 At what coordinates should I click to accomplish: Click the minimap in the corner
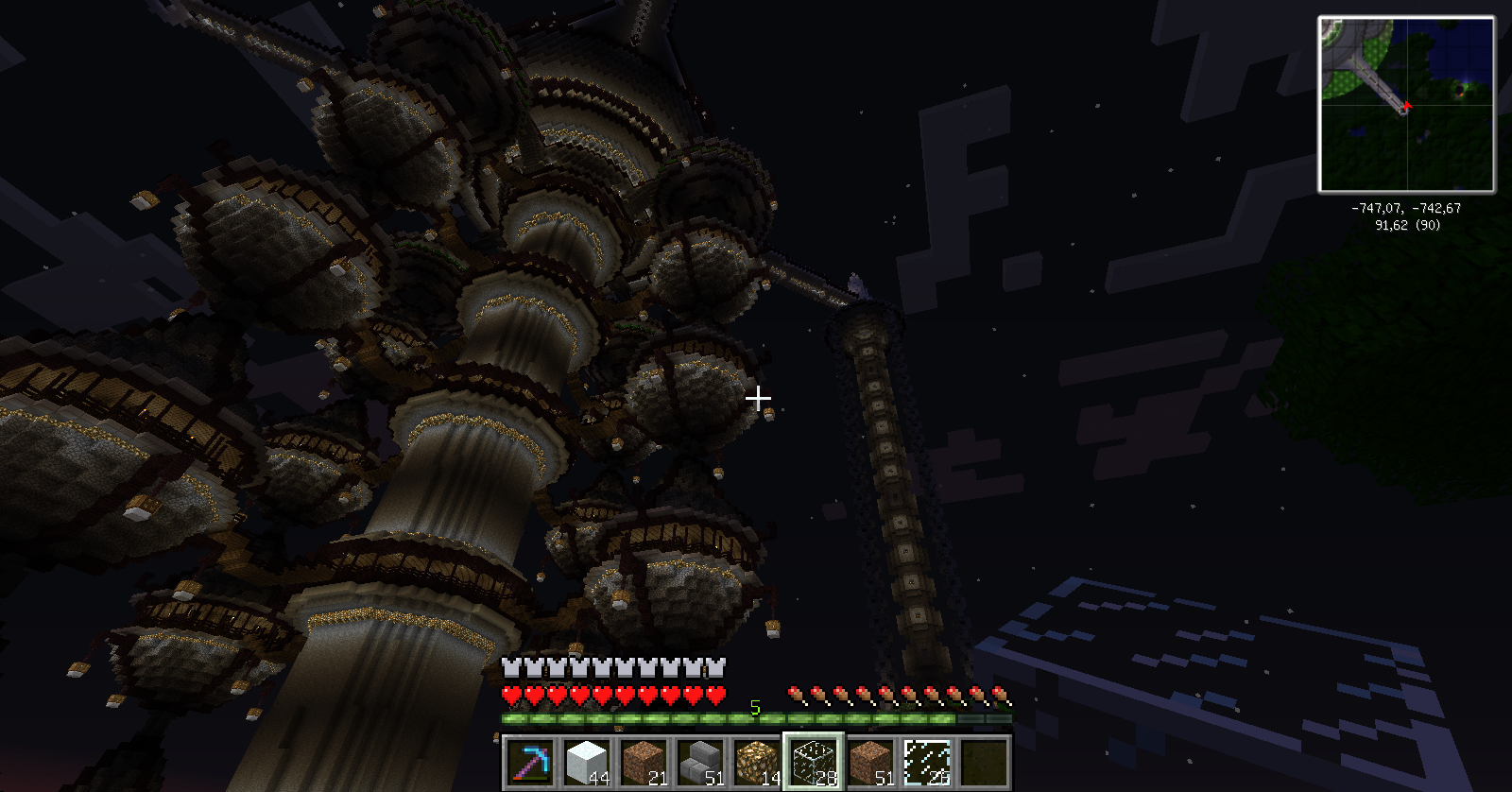coord(1406,104)
